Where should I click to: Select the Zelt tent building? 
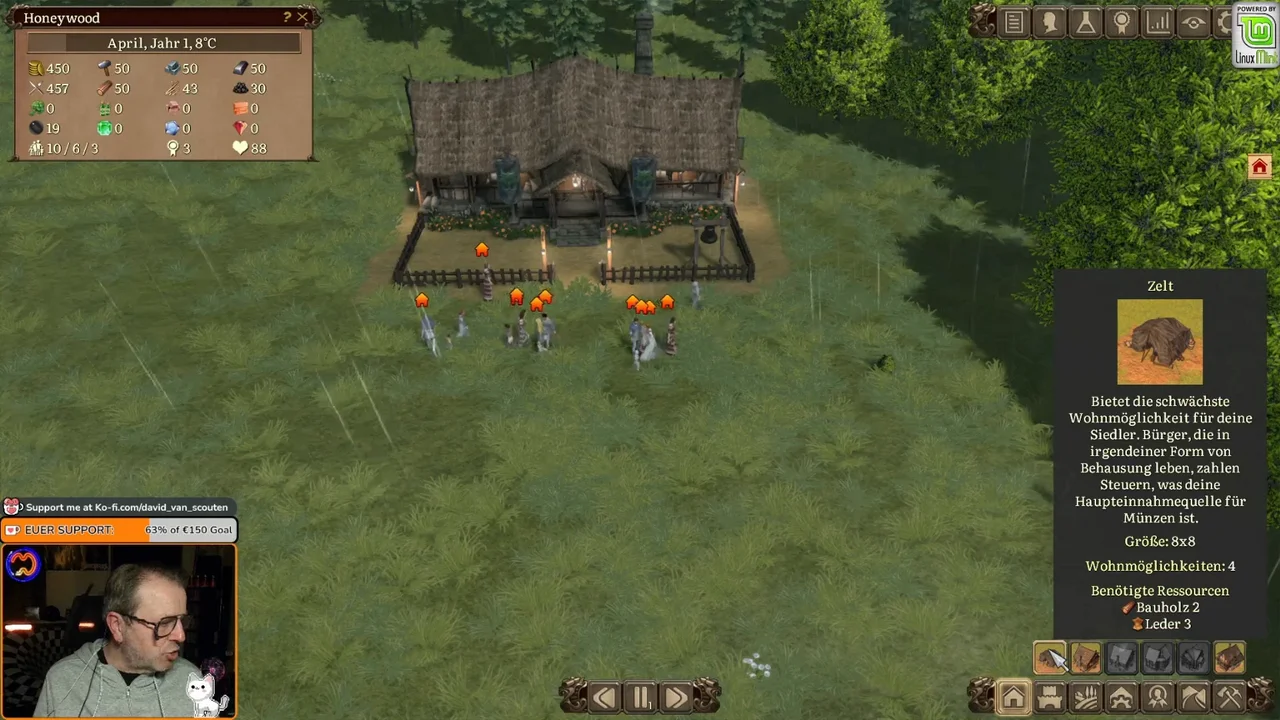1050,658
